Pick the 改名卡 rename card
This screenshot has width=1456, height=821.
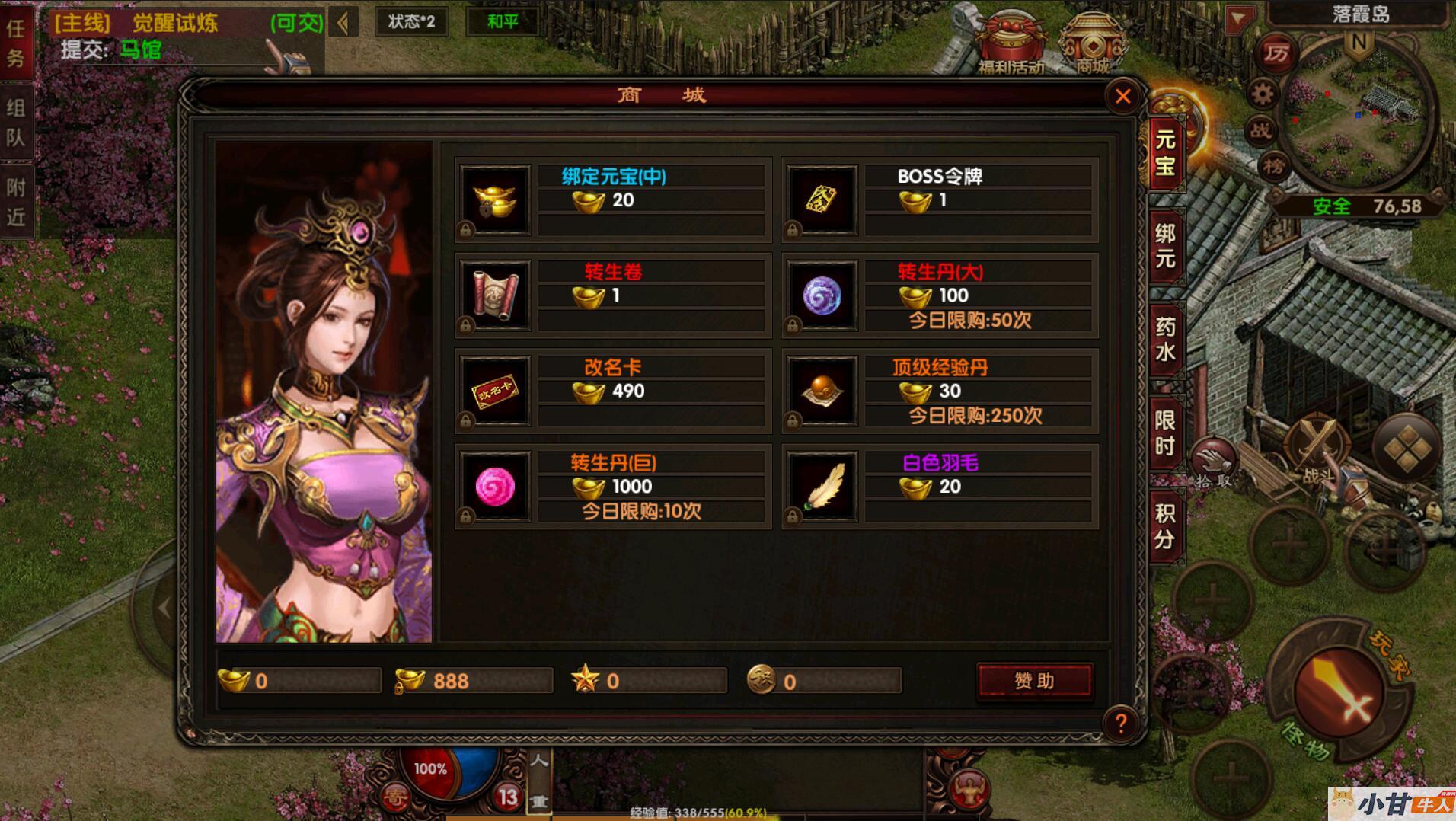pos(496,391)
